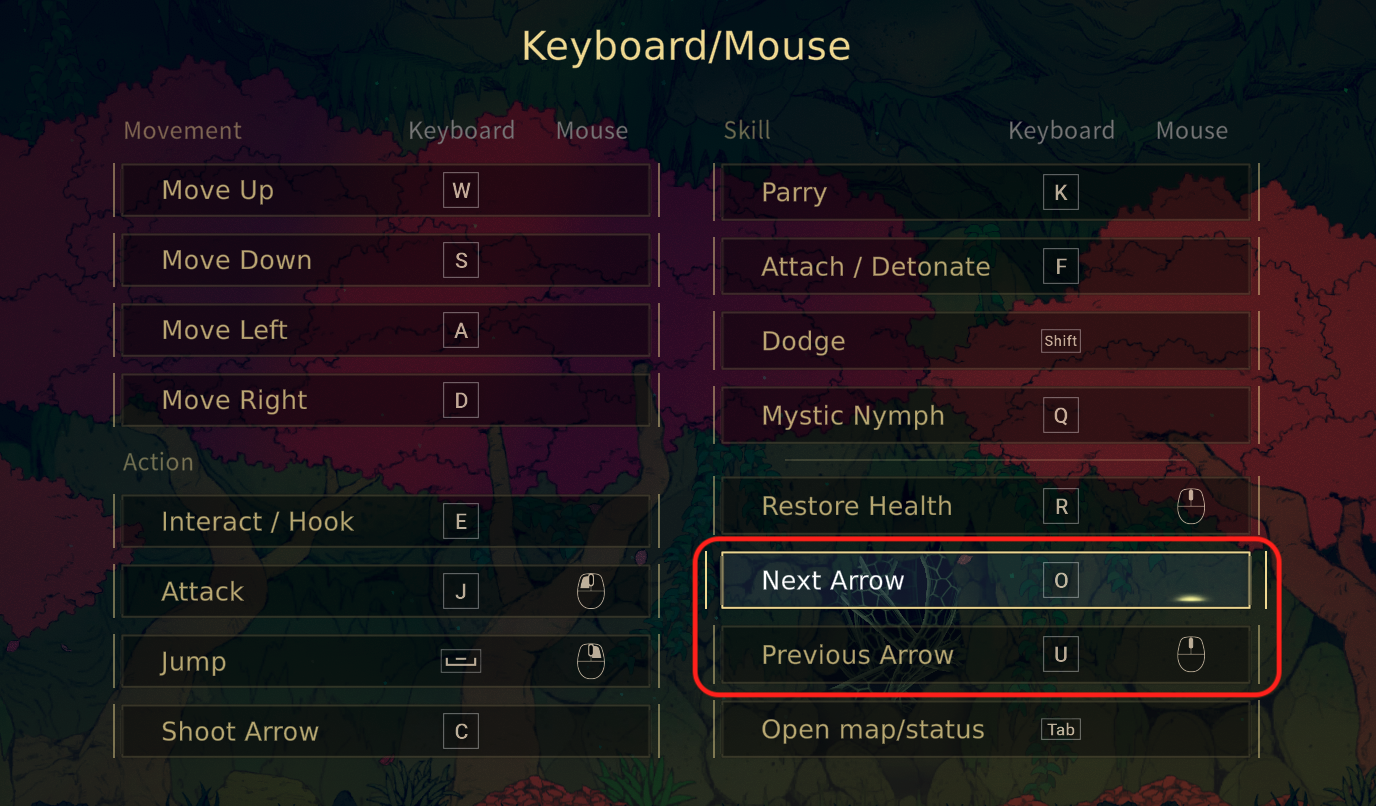
Task: Click the Keyboard column header under Skill
Action: pyautogui.click(x=1061, y=130)
